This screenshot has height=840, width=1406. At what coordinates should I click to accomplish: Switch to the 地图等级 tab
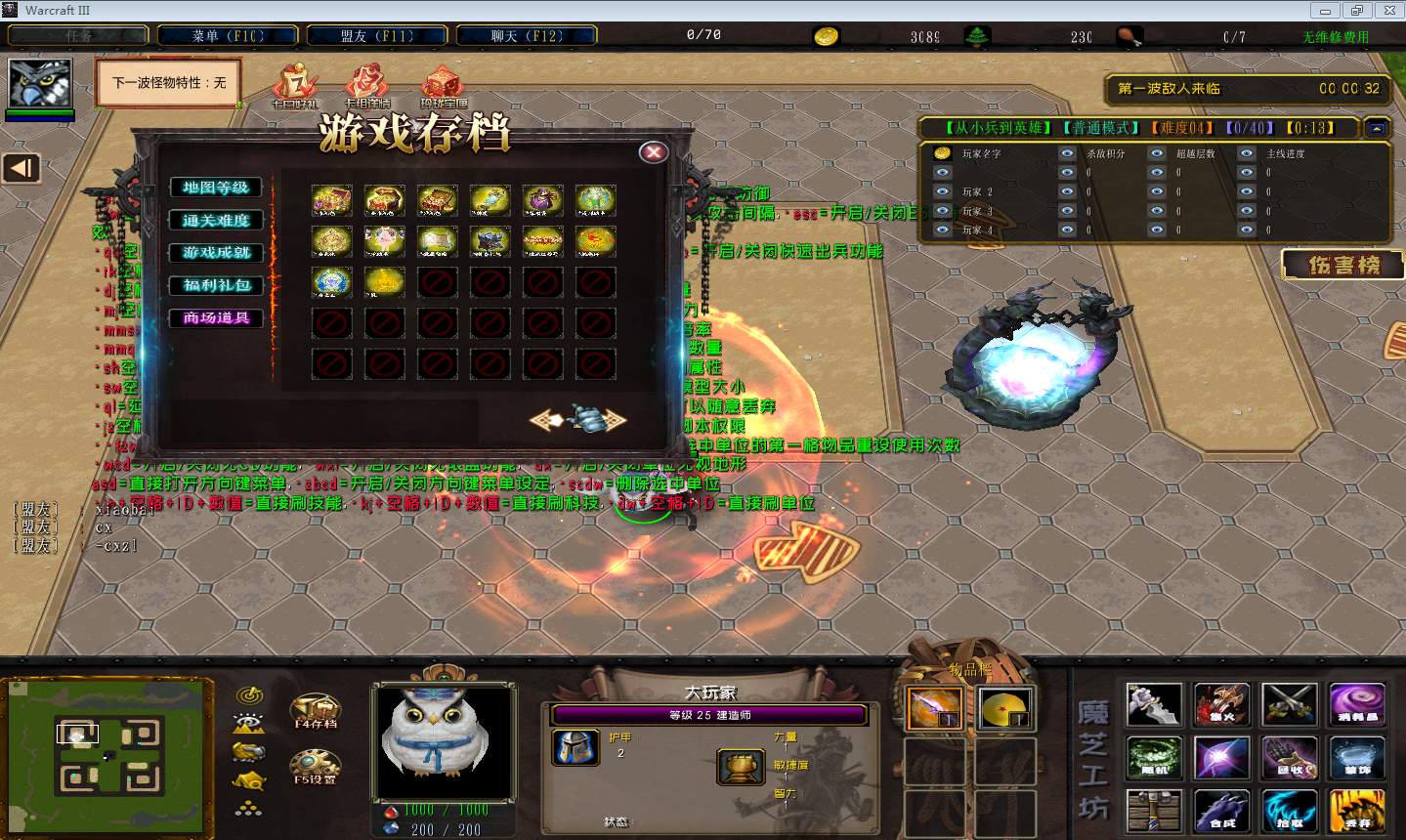216,188
